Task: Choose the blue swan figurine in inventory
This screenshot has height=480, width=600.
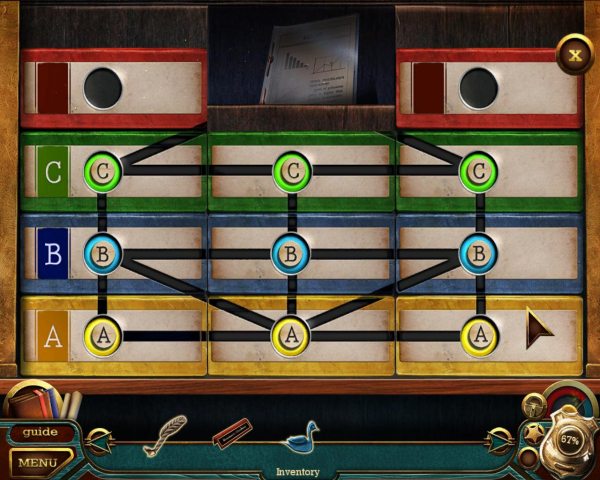Action: tap(300, 436)
